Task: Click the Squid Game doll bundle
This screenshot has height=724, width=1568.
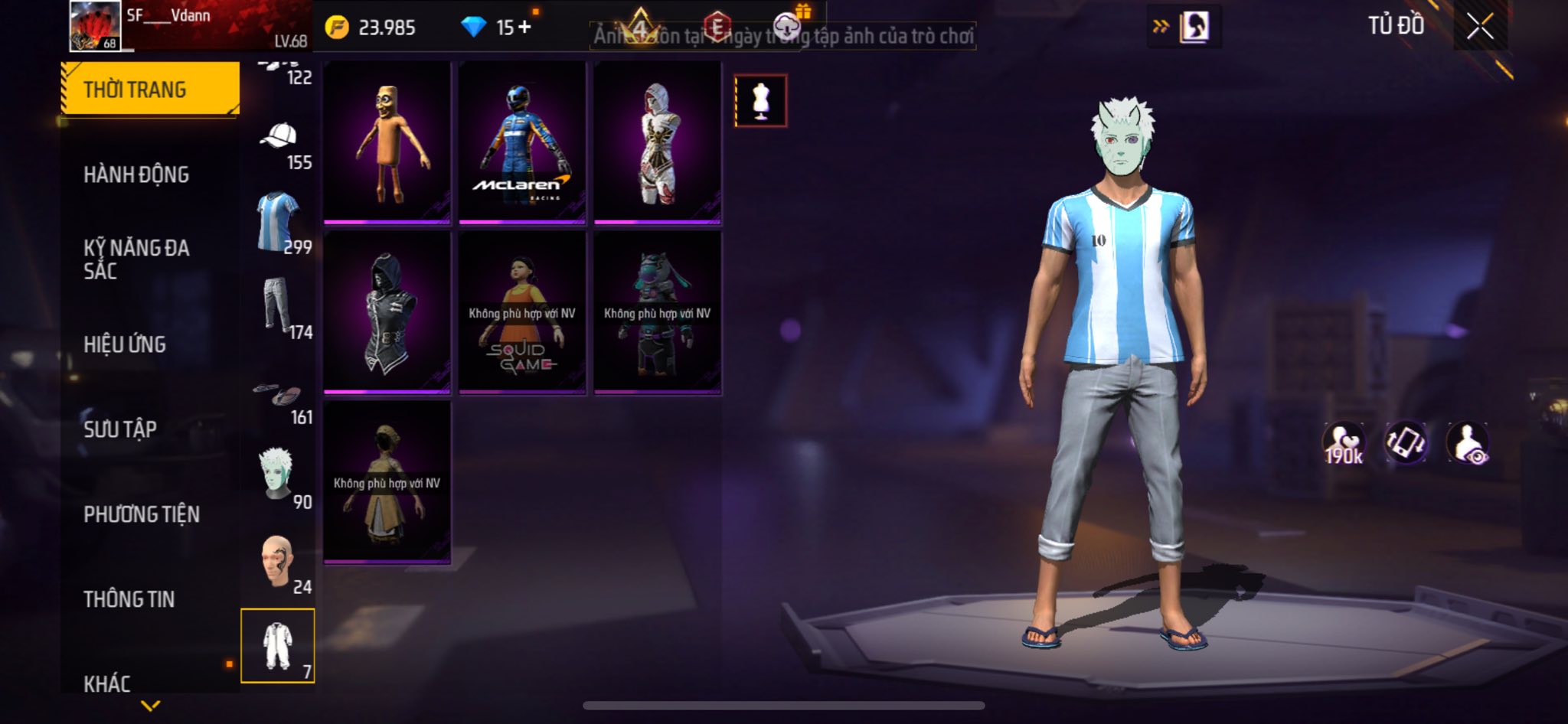Action: click(x=522, y=312)
